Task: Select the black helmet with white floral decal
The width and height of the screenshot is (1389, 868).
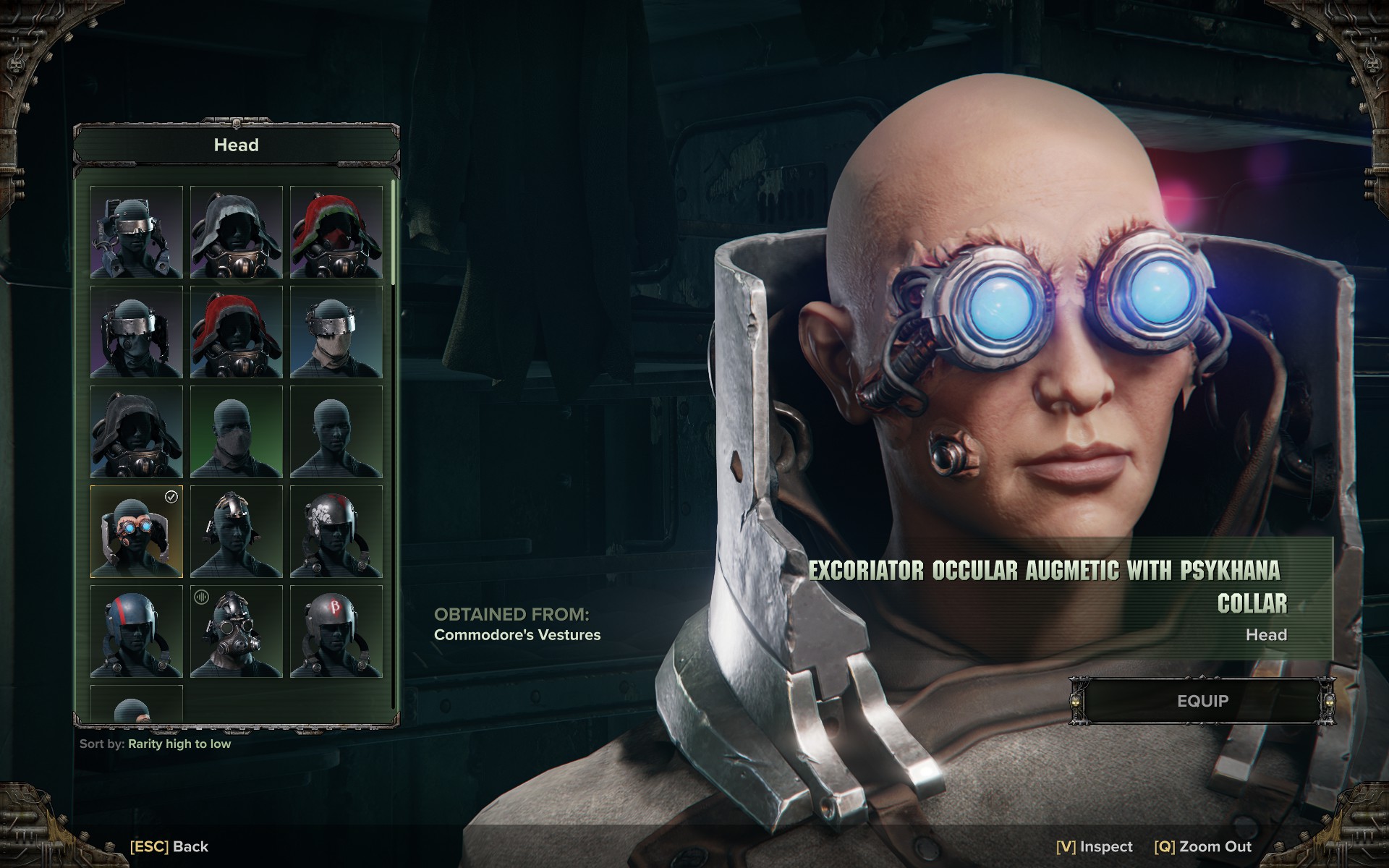Action: coord(336,532)
